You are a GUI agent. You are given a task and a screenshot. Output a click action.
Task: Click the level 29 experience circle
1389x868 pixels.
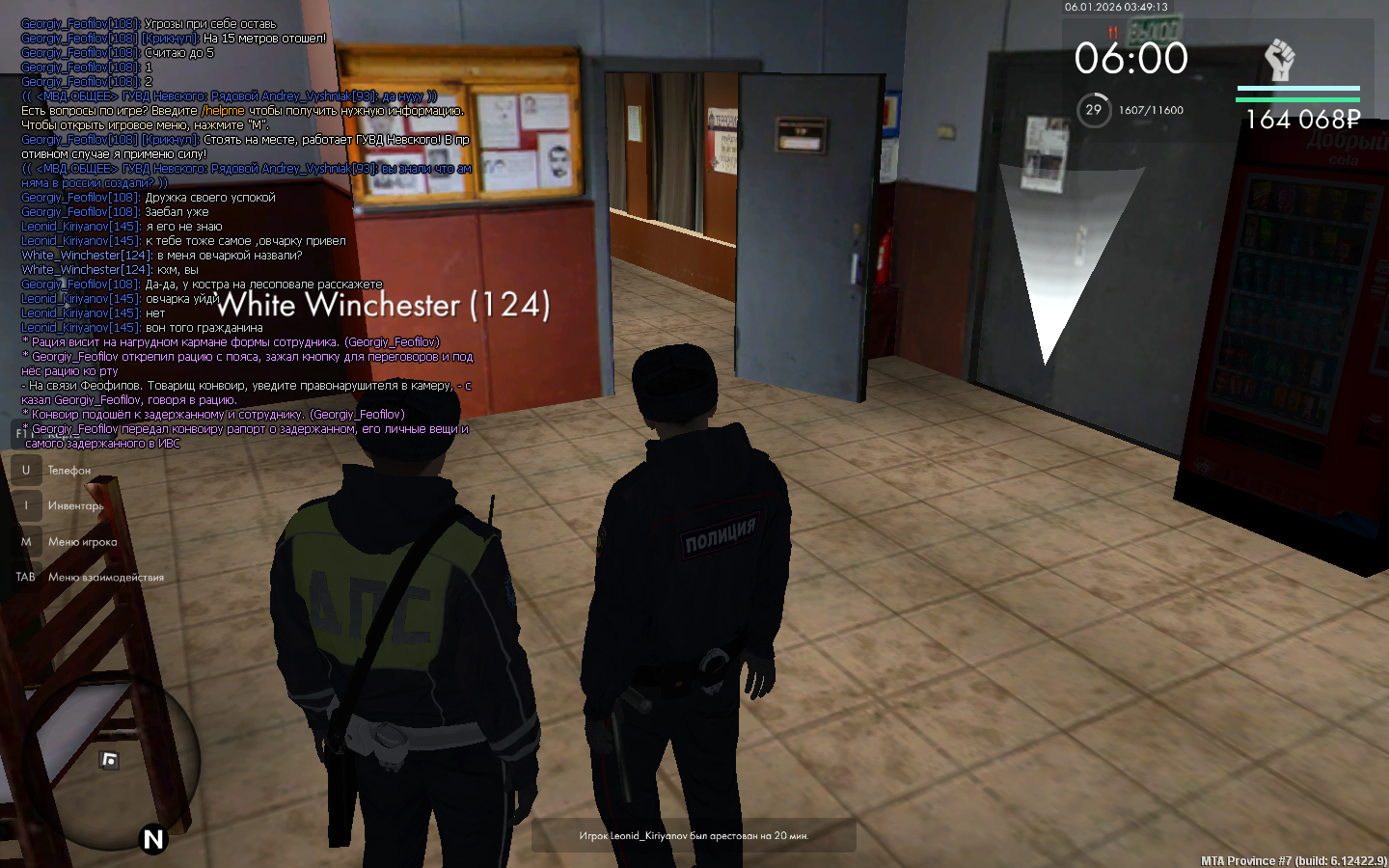click(x=1093, y=110)
